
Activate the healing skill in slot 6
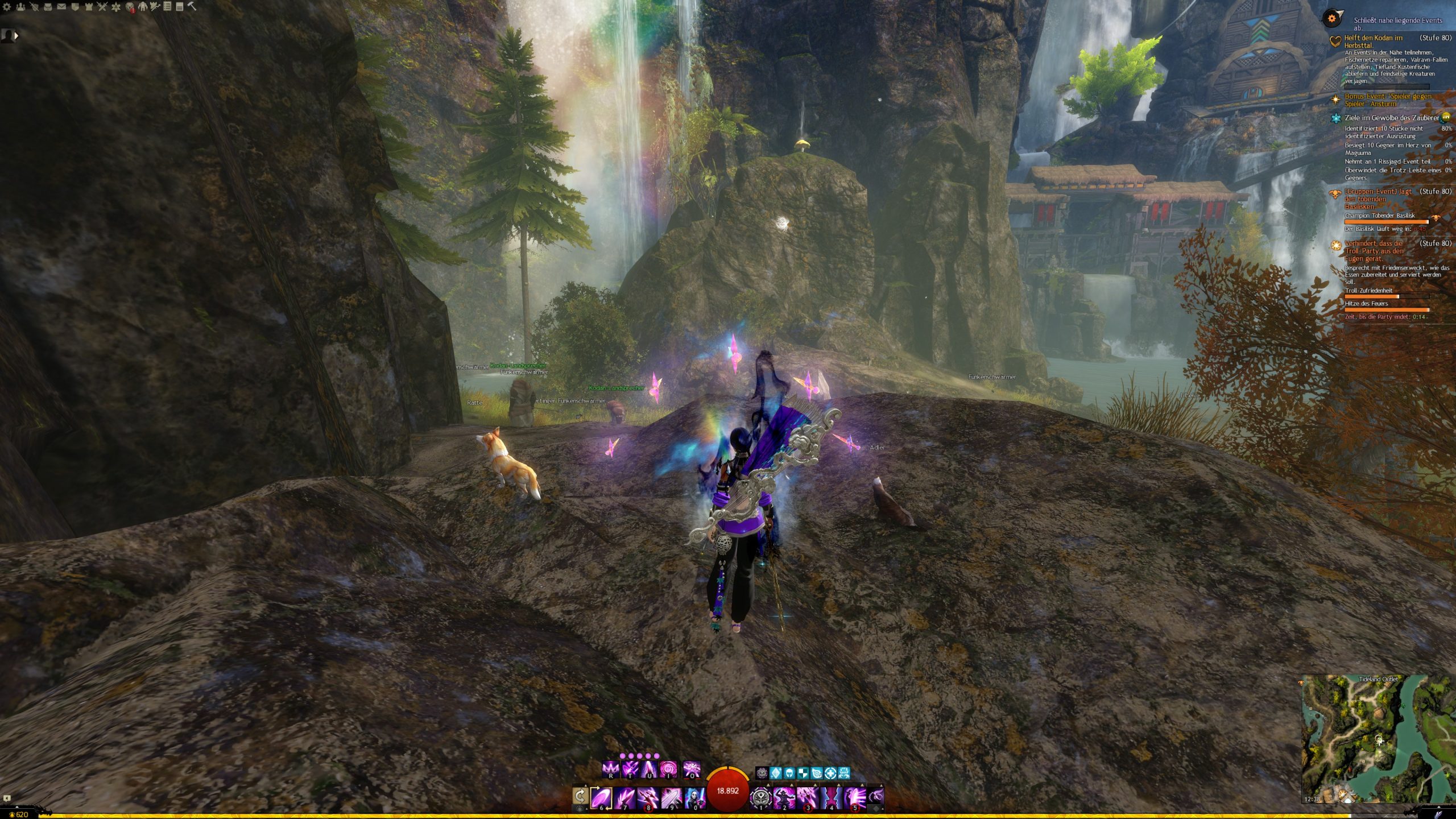tap(601, 797)
